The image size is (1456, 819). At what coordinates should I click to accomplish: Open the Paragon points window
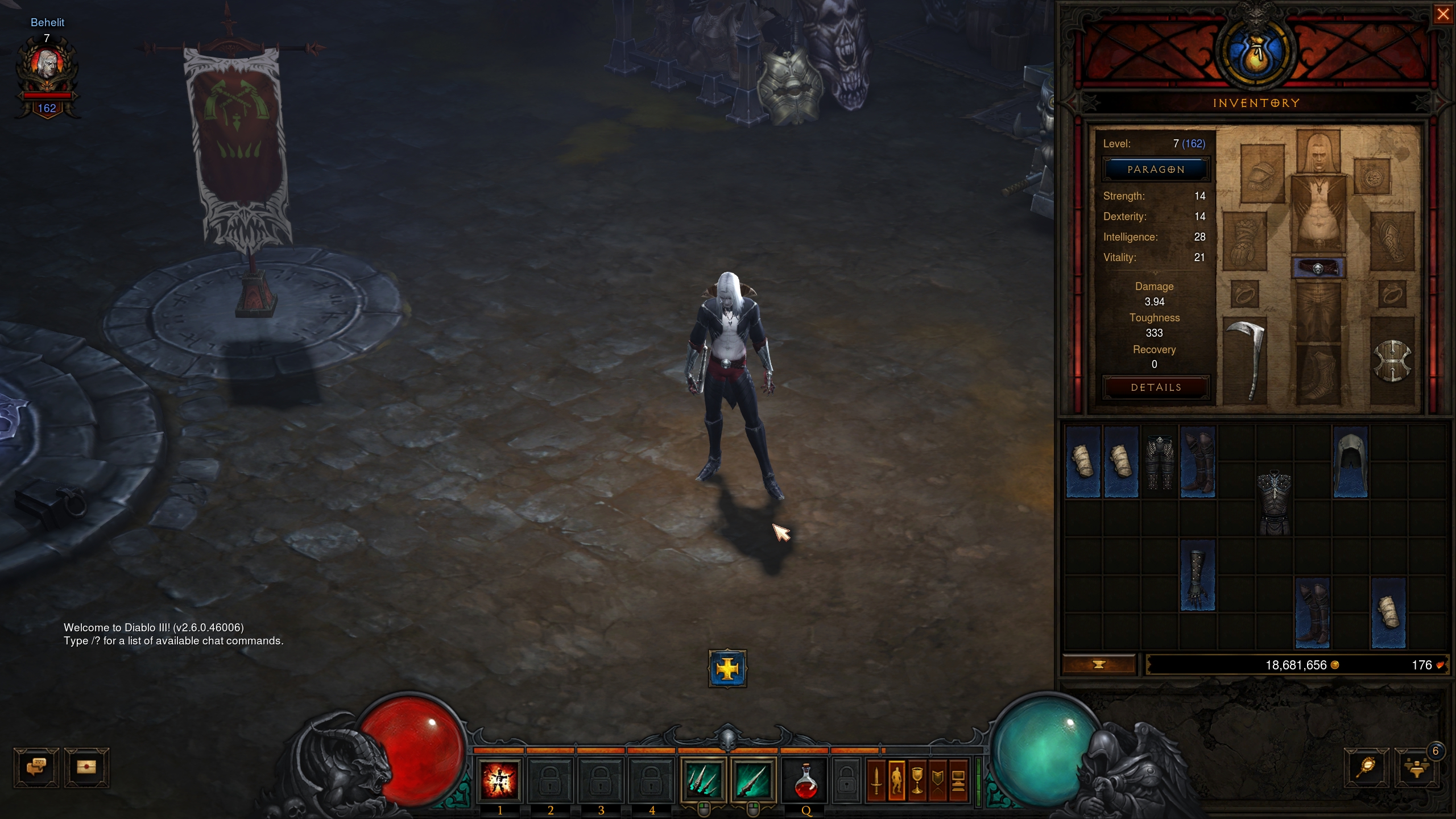(1156, 169)
